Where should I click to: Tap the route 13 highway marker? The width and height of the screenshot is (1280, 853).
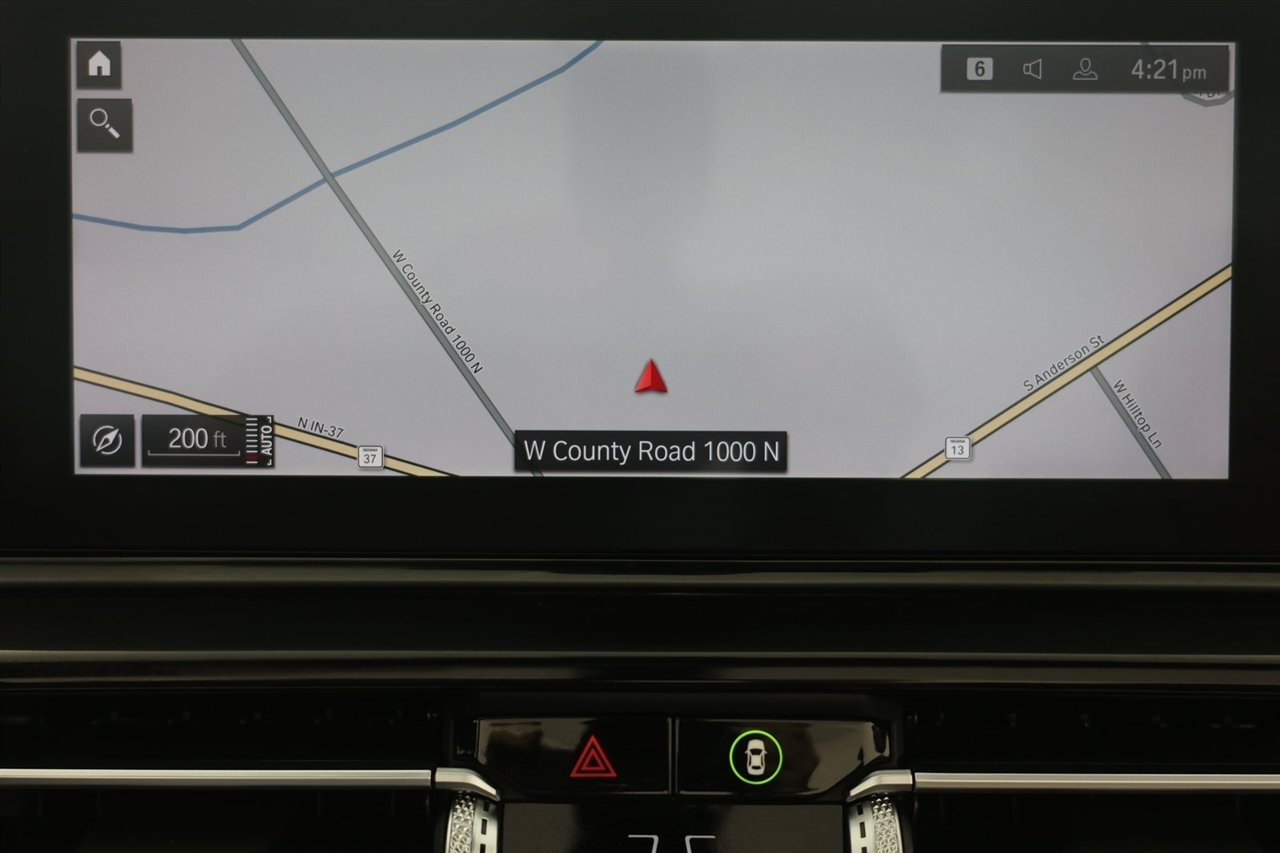(x=957, y=448)
